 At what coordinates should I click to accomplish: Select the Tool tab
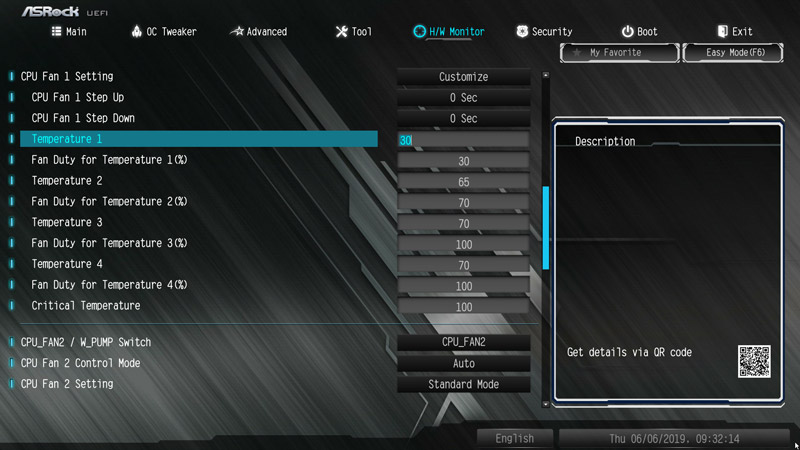(x=353, y=32)
